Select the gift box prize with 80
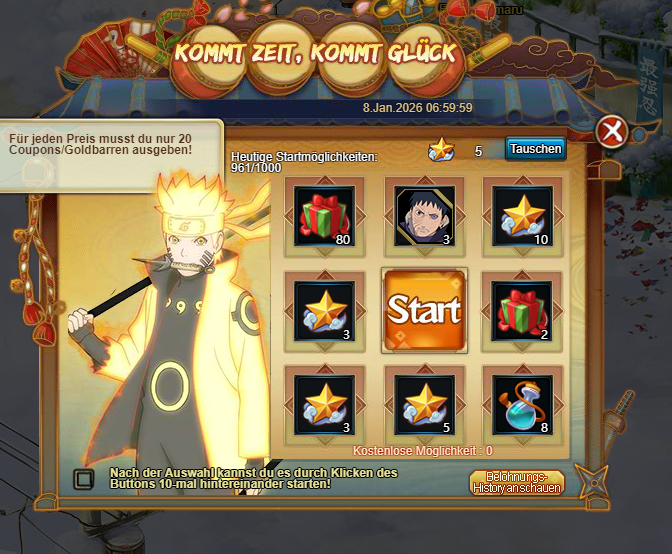Screen dimensions: 672x554 325,215
